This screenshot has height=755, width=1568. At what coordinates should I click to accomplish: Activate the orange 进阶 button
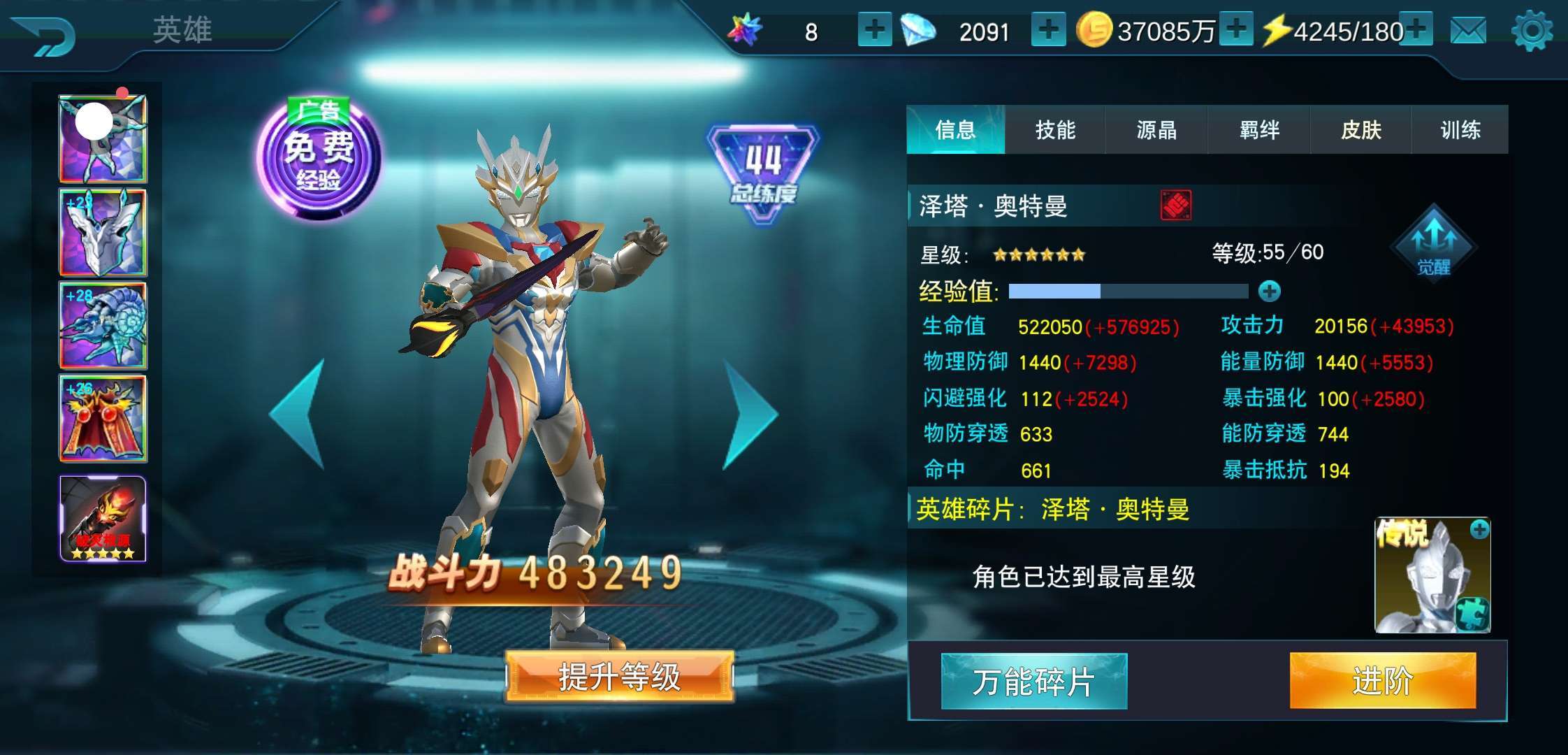pos(1383,680)
